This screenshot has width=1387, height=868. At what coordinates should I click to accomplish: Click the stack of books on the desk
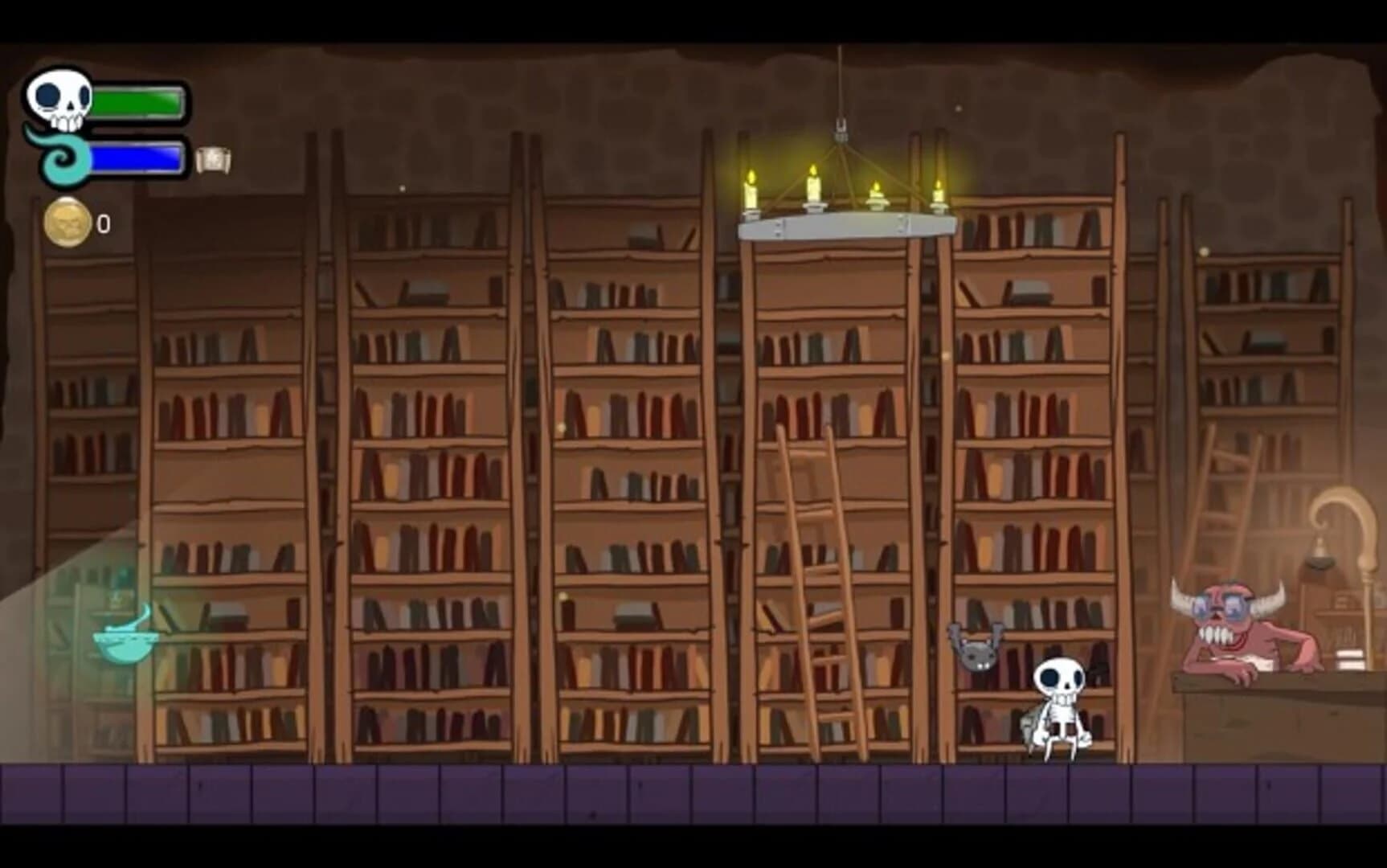coord(1349,659)
